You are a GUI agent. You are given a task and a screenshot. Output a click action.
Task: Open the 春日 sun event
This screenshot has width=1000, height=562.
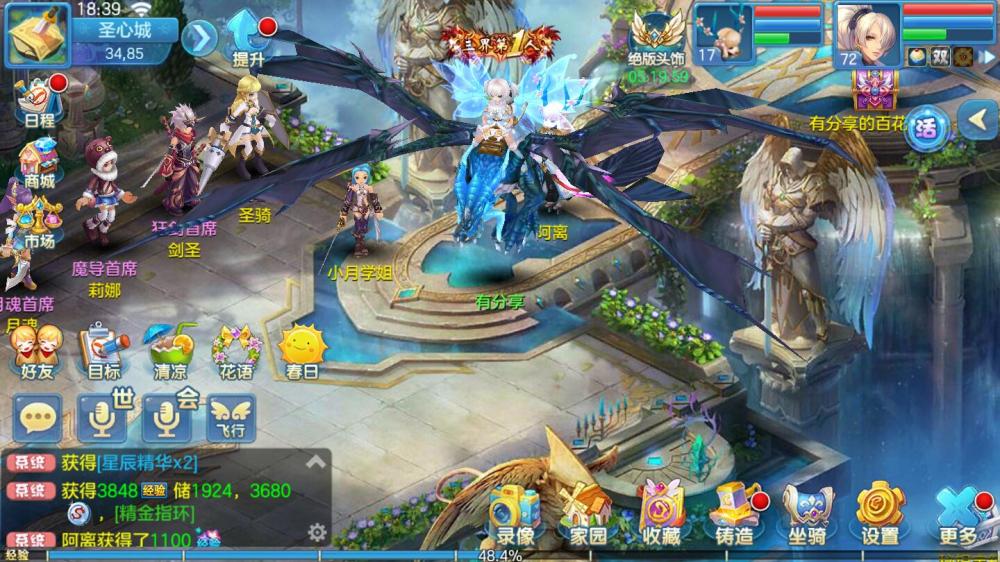302,352
